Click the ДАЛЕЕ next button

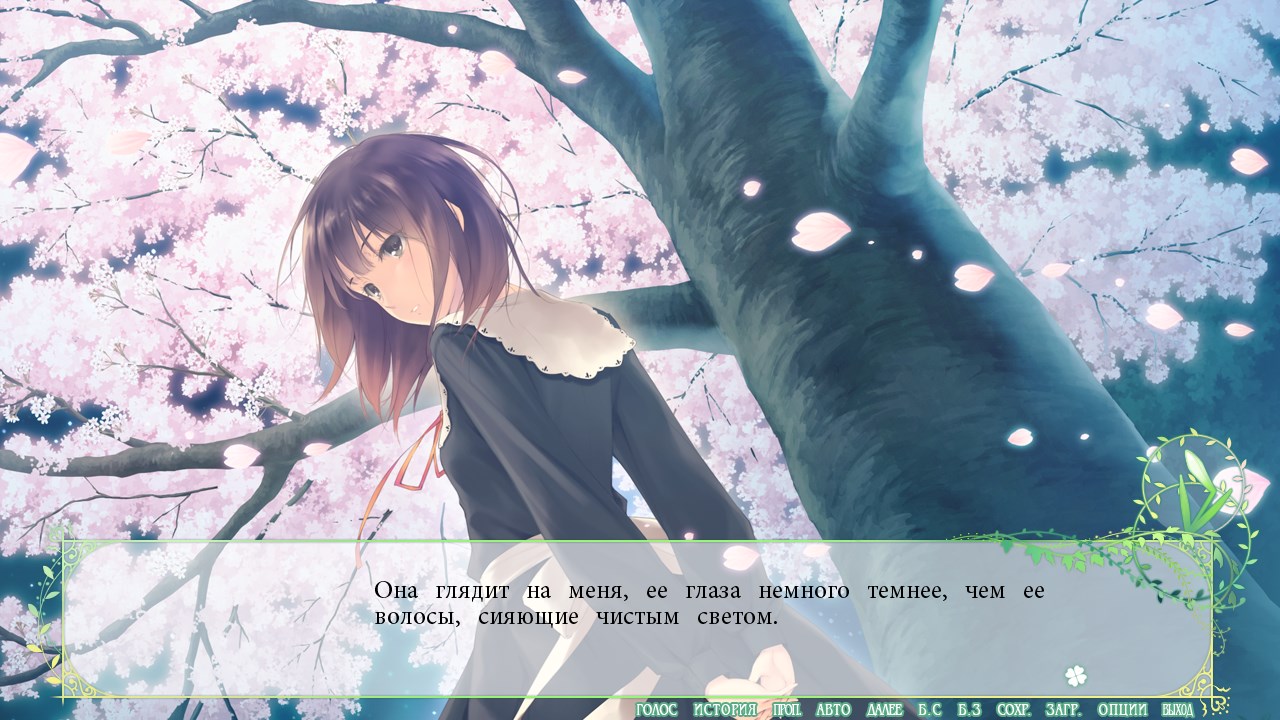[x=884, y=710]
